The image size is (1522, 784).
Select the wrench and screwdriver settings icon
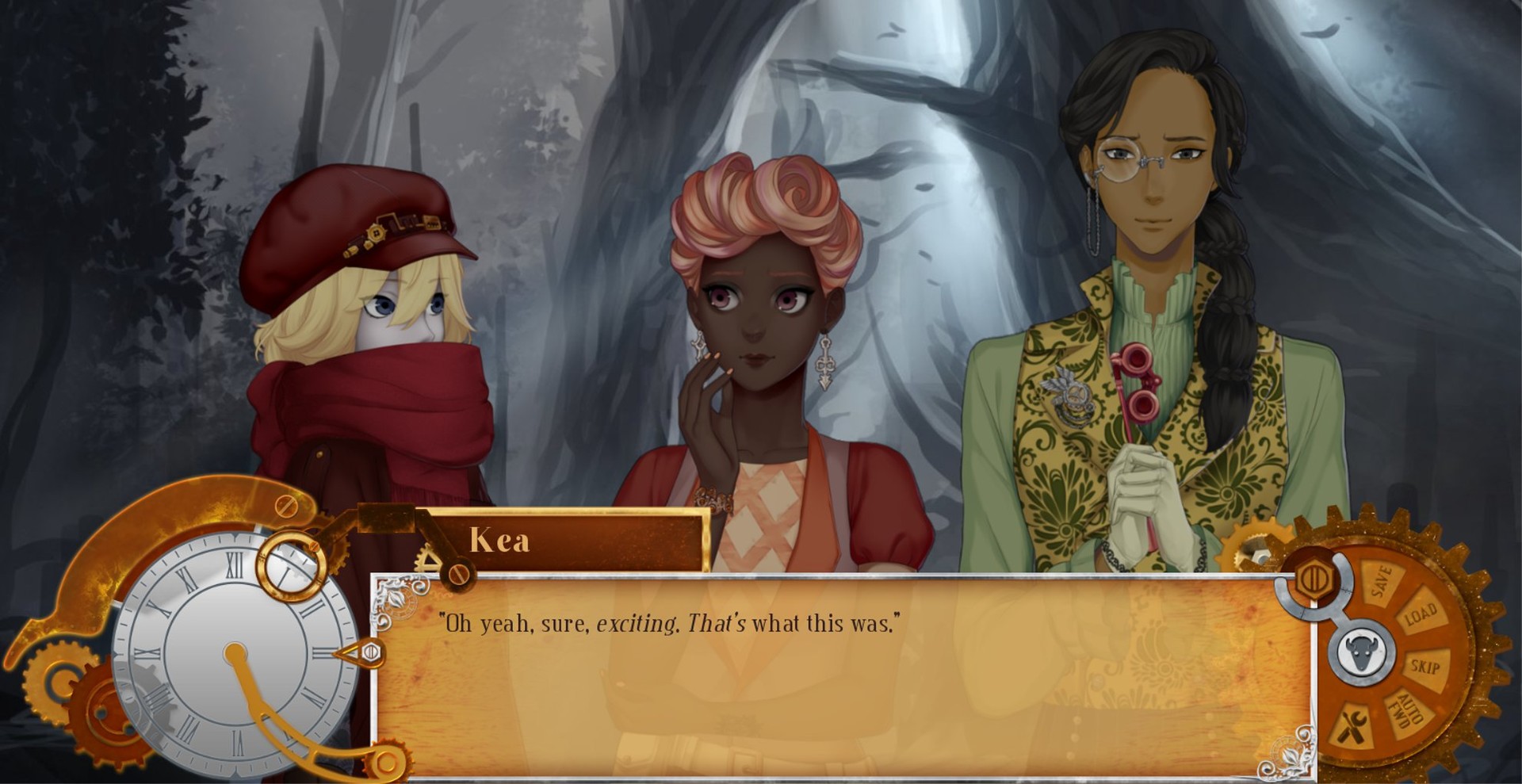point(1353,725)
